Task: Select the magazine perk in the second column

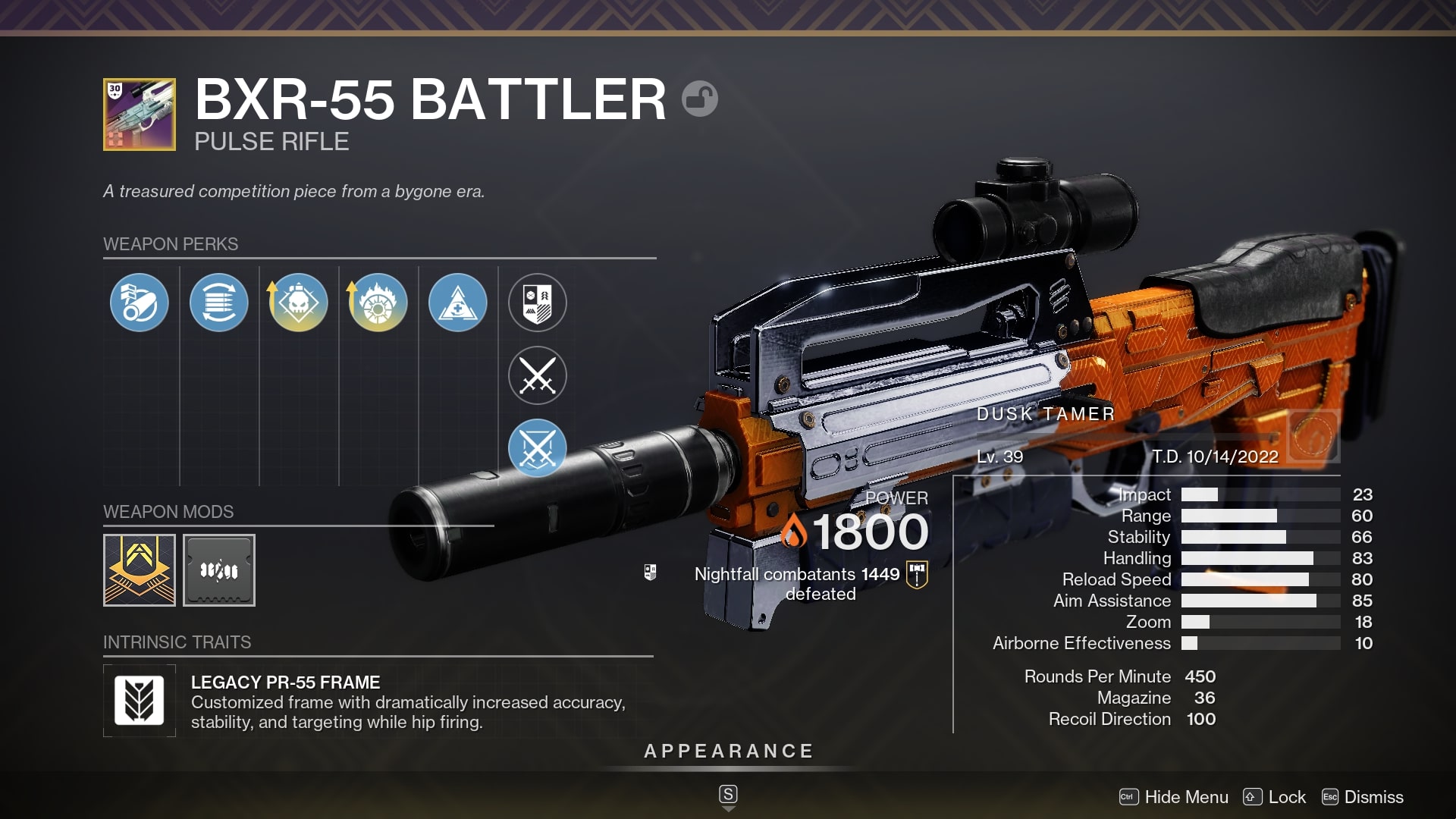Action: [218, 302]
